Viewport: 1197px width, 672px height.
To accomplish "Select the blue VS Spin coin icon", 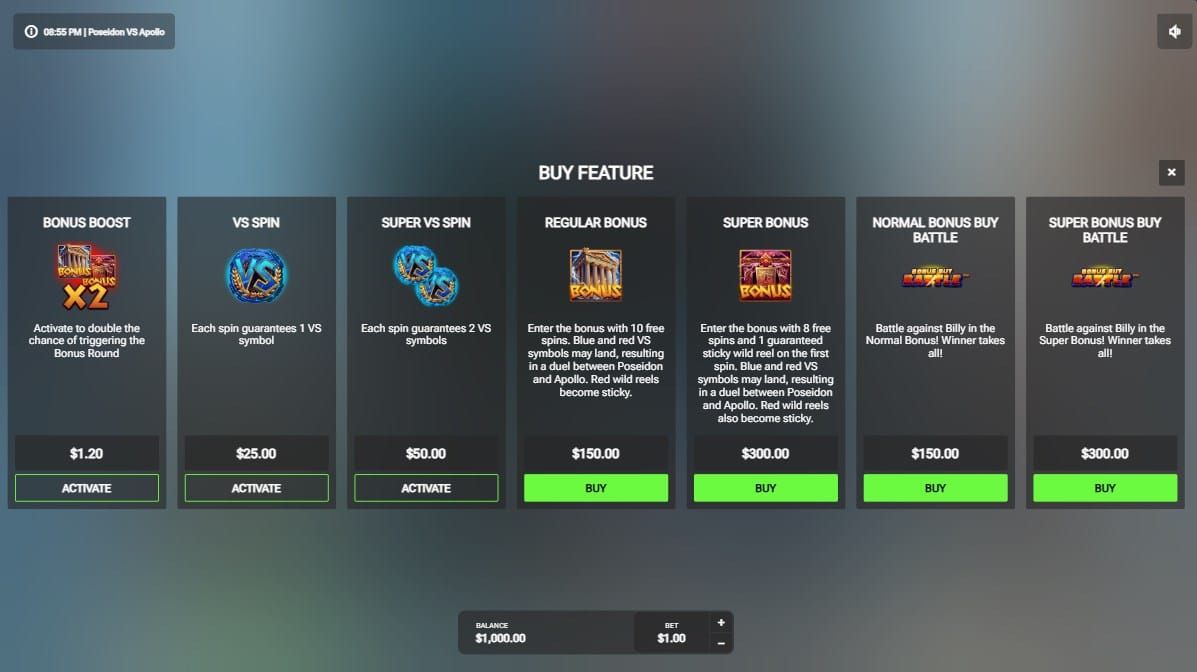I will [256, 275].
